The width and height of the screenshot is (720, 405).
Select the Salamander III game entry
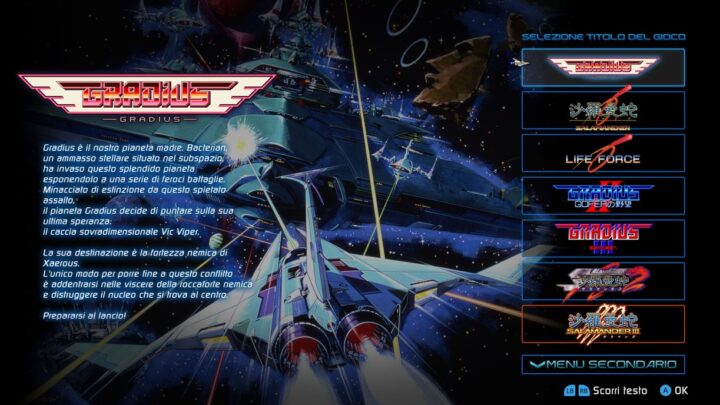(603, 324)
